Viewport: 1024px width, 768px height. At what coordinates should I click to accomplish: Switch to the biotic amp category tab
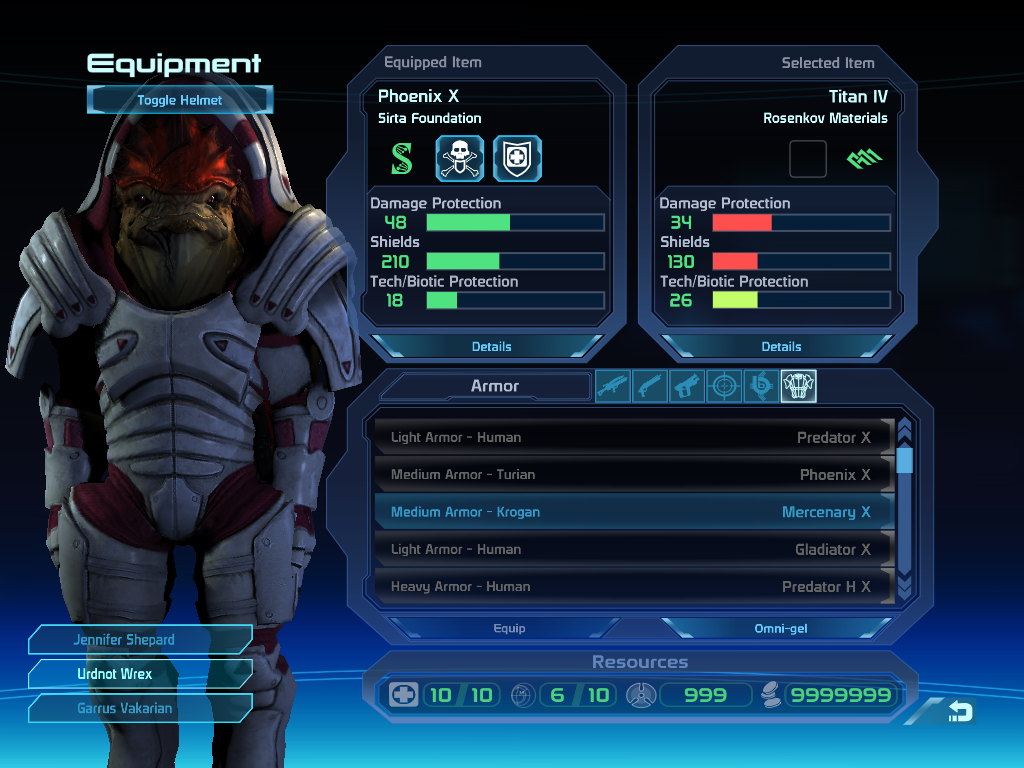(761, 386)
